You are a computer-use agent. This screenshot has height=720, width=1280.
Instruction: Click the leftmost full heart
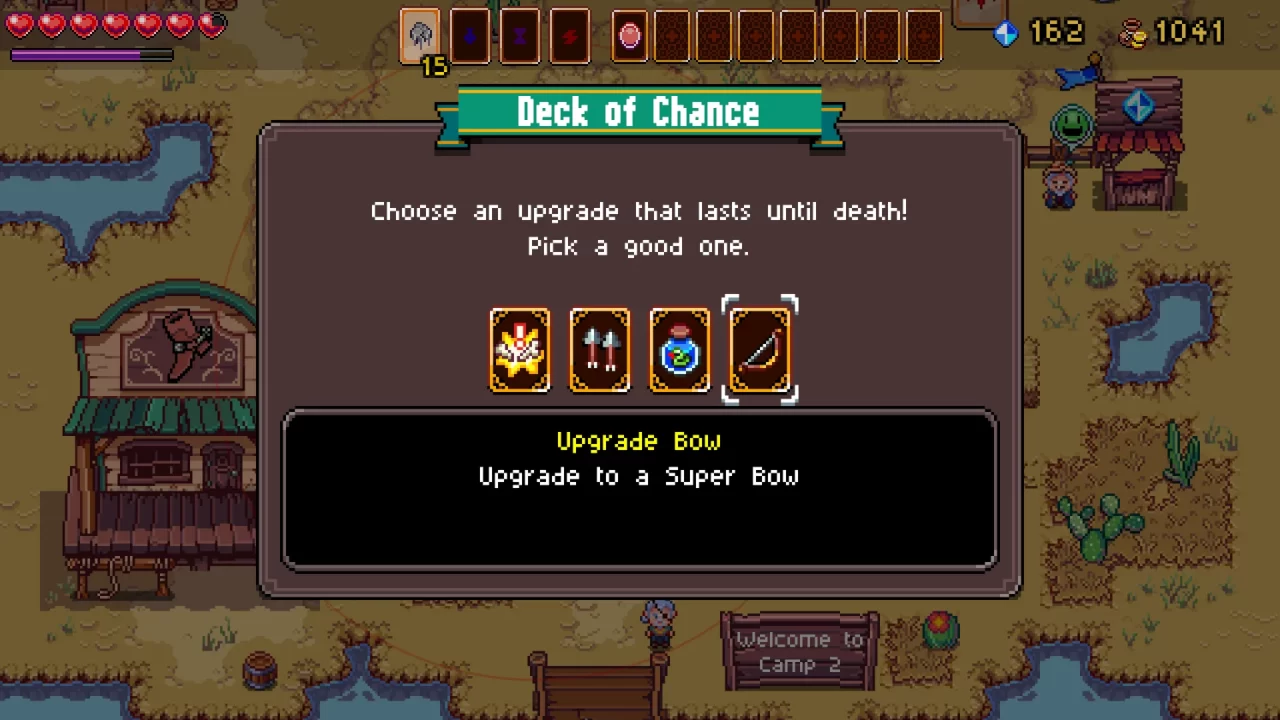click(19, 25)
